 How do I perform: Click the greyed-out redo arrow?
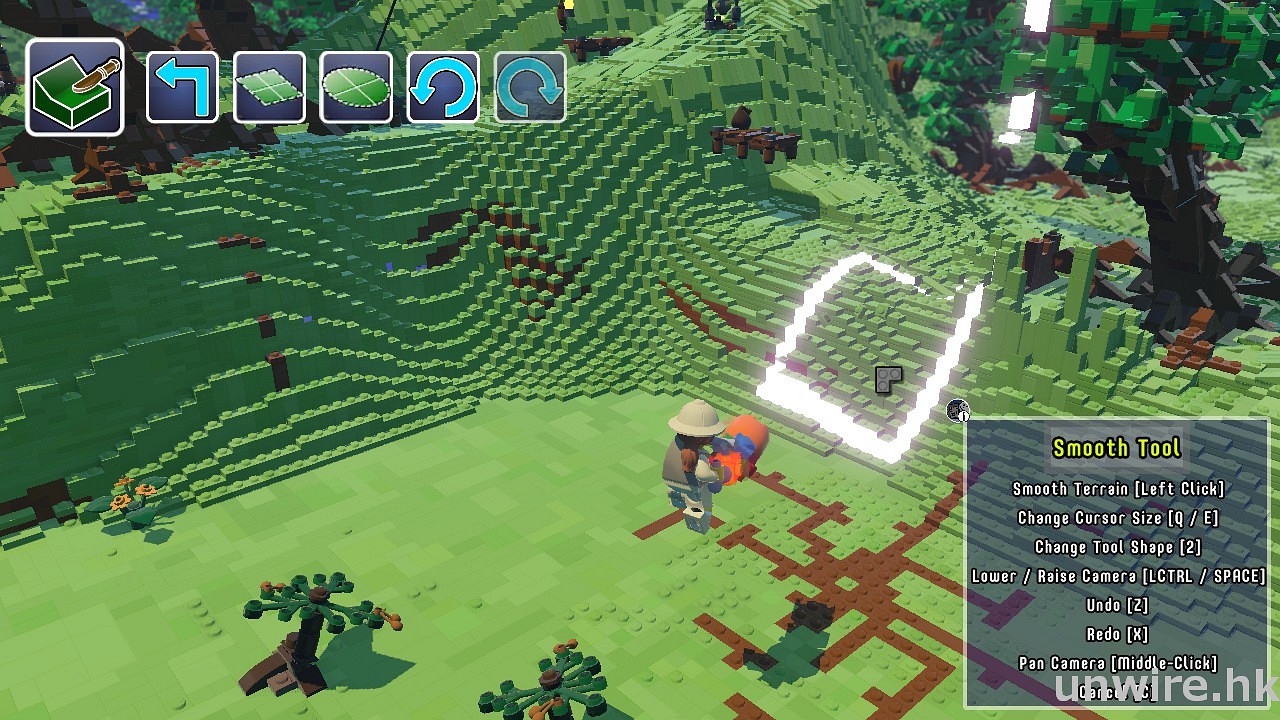pyautogui.click(x=530, y=88)
